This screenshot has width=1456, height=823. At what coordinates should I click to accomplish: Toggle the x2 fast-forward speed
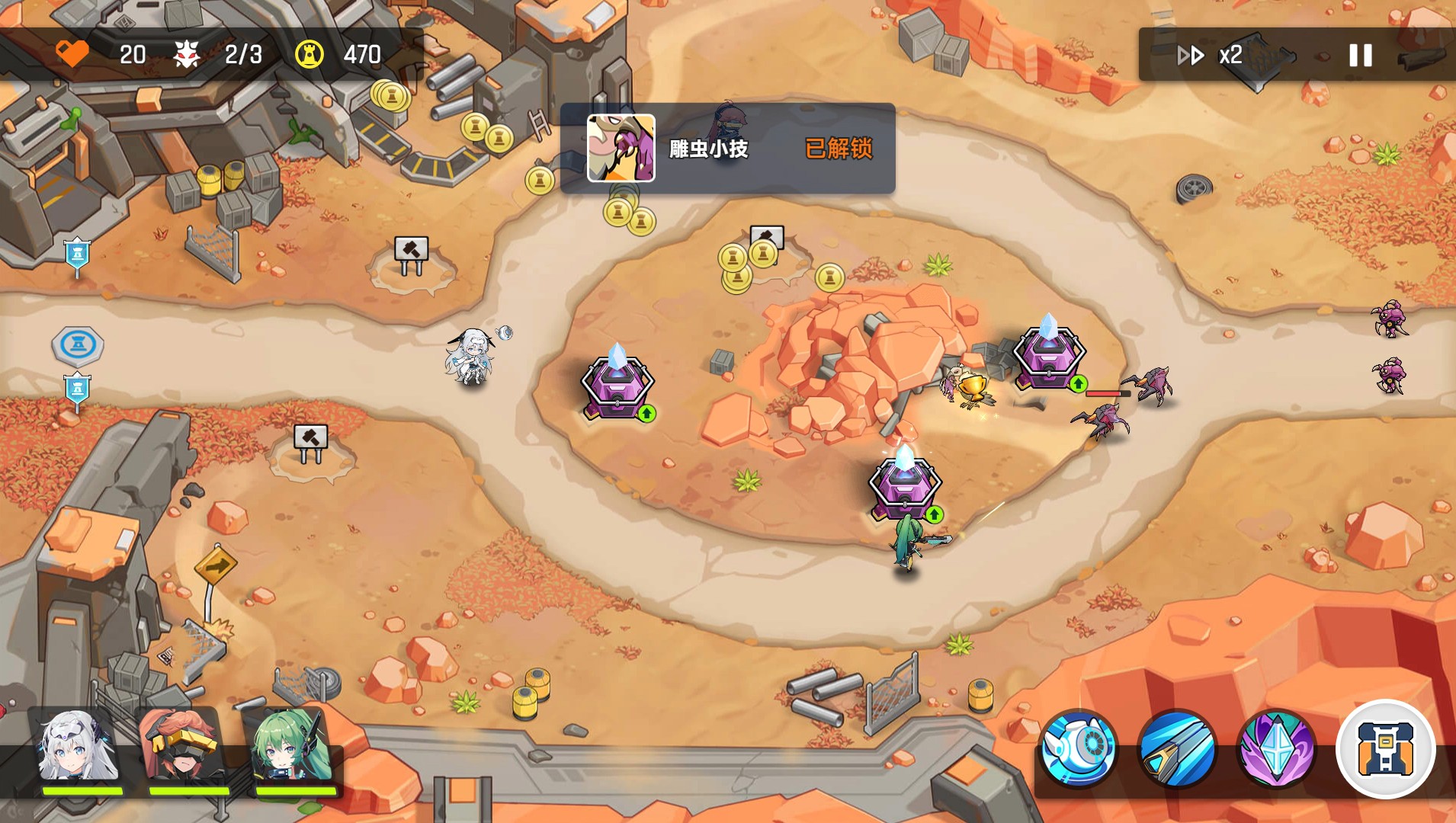(1211, 55)
